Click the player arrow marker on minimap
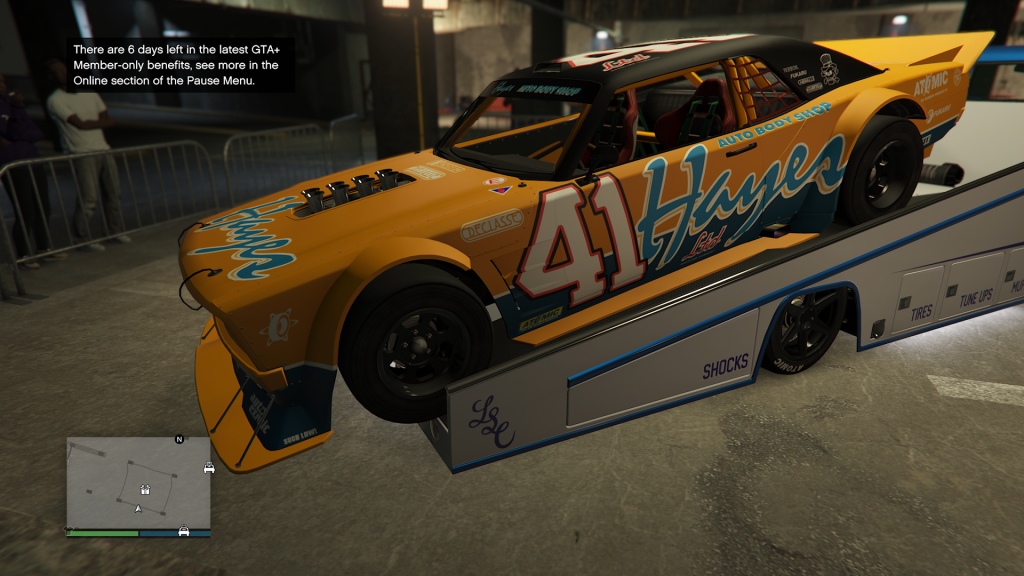This screenshot has width=1024, height=576. tap(138, 509)
